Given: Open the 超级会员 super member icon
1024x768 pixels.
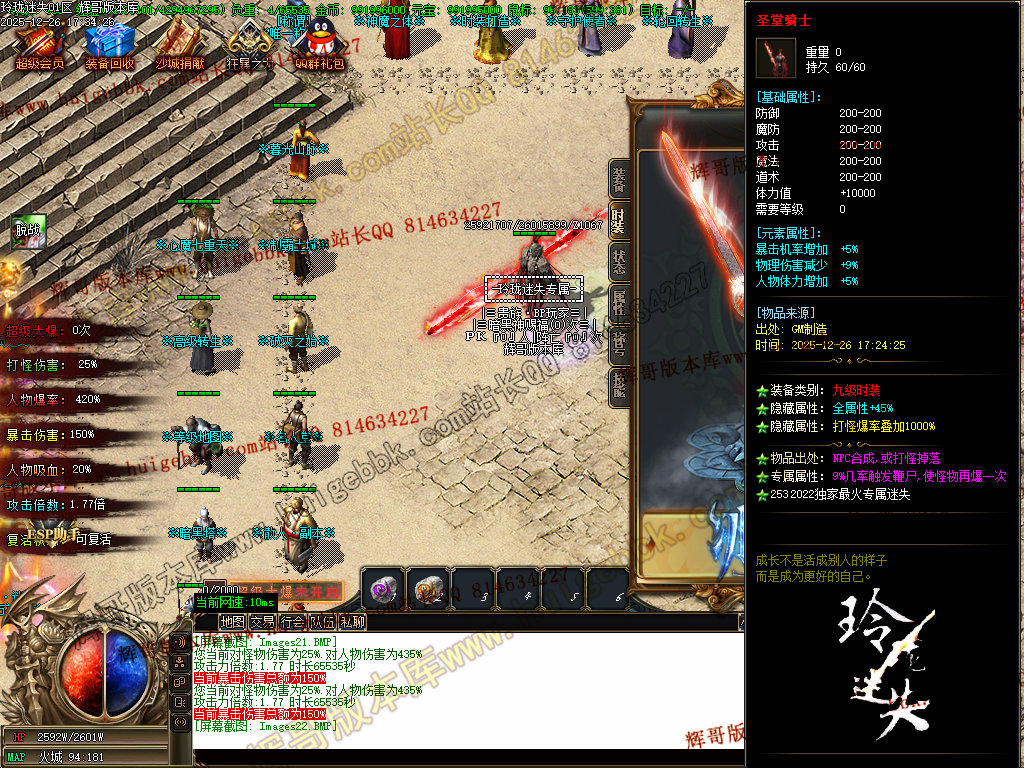Looking at the screenshot, I should 39,44.
